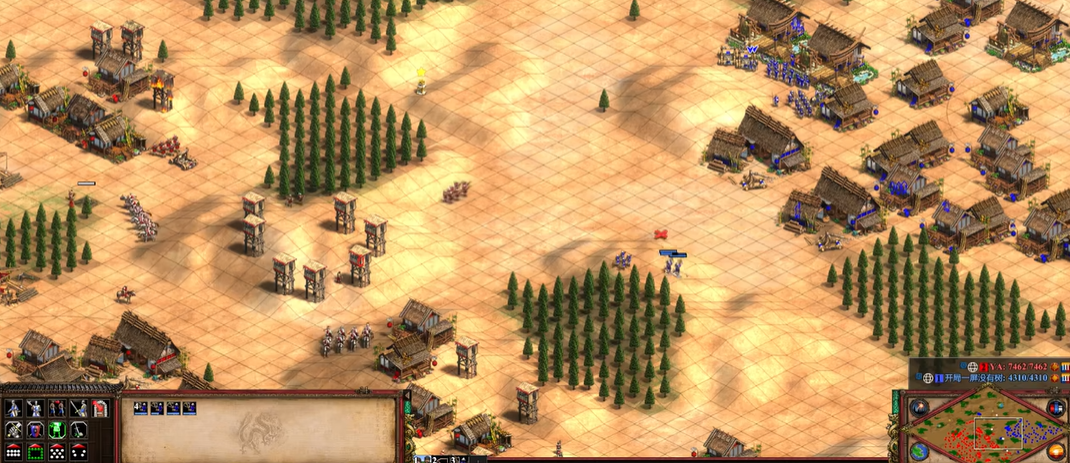This screenshot has width=1070, height=463.
Task: Choose the green box formation
Action: 36,451
